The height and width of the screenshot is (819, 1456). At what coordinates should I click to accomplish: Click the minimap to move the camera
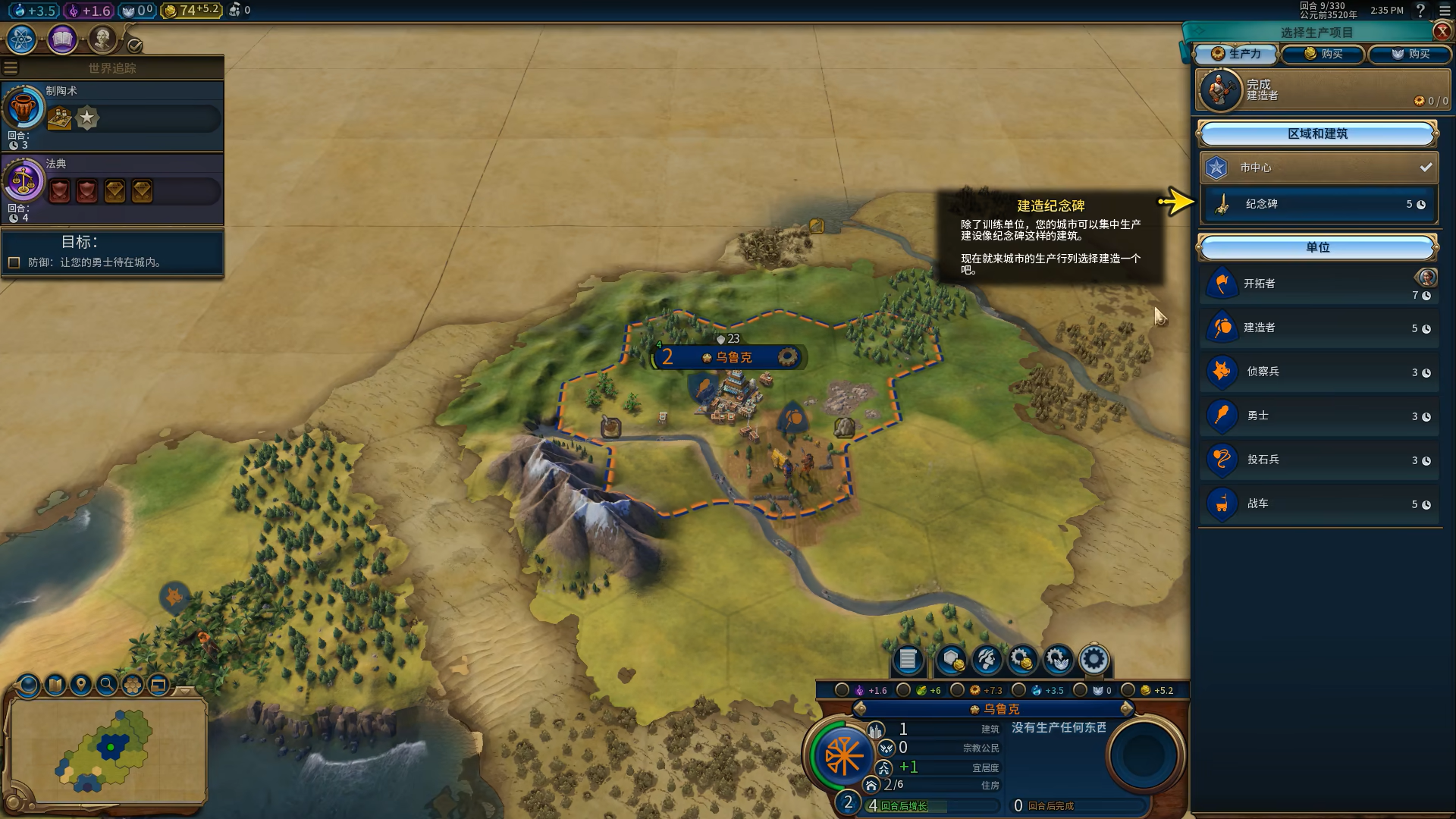(108, 749)
